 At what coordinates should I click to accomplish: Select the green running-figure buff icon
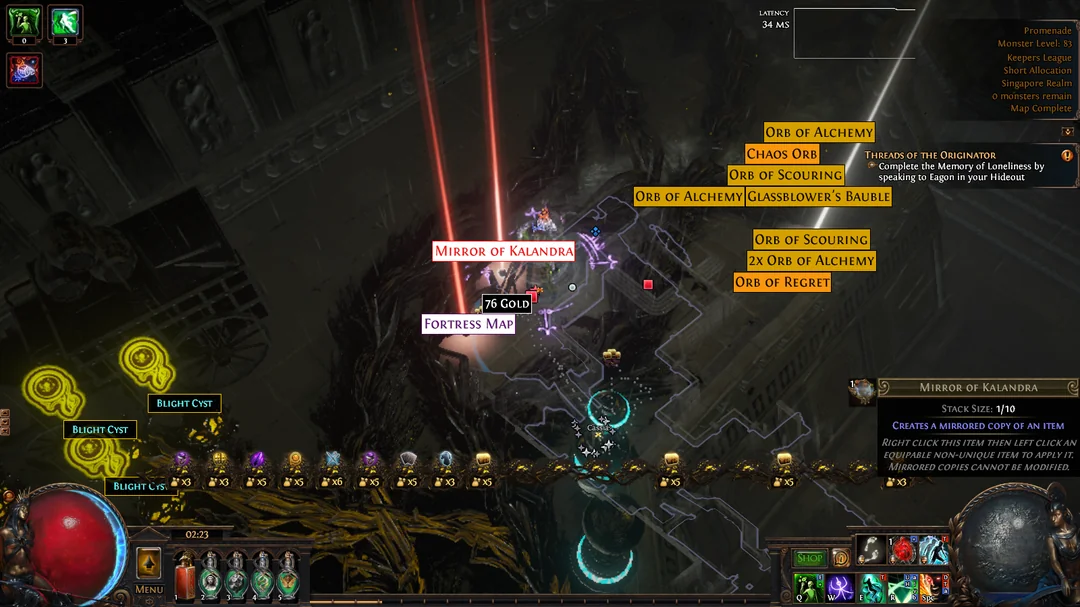pos(66,21)
